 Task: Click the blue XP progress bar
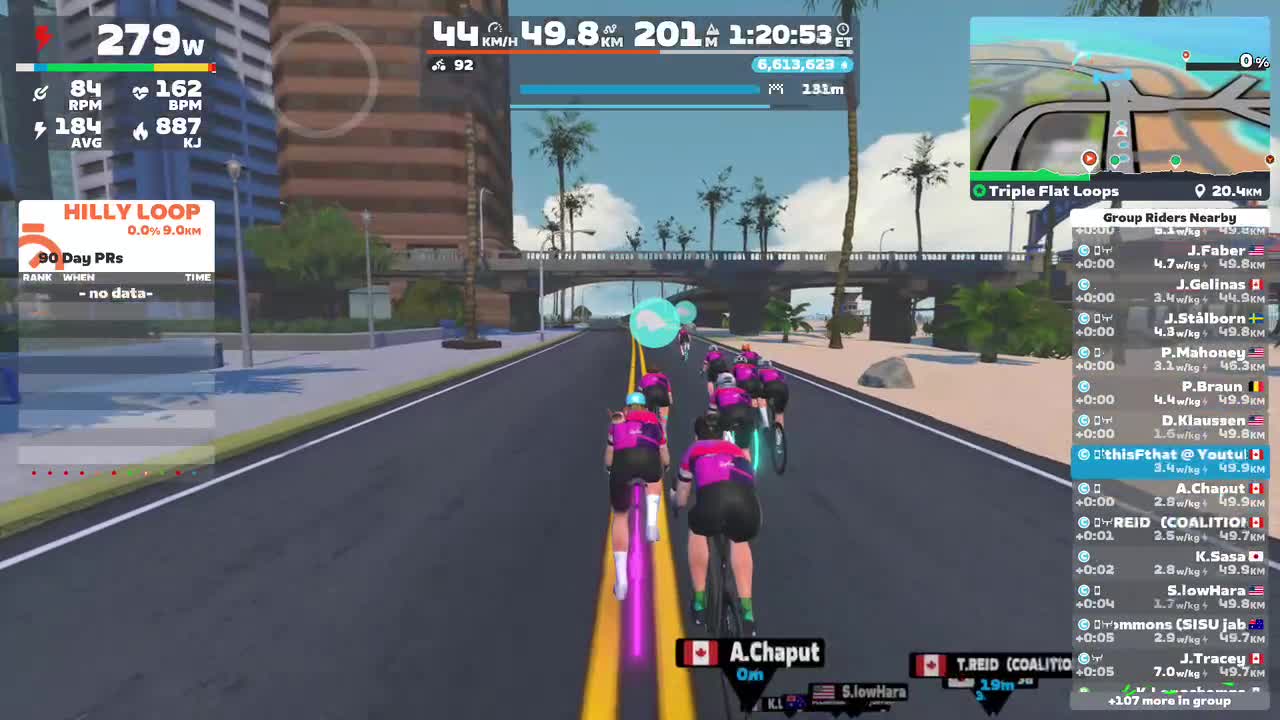coord(640,89)
